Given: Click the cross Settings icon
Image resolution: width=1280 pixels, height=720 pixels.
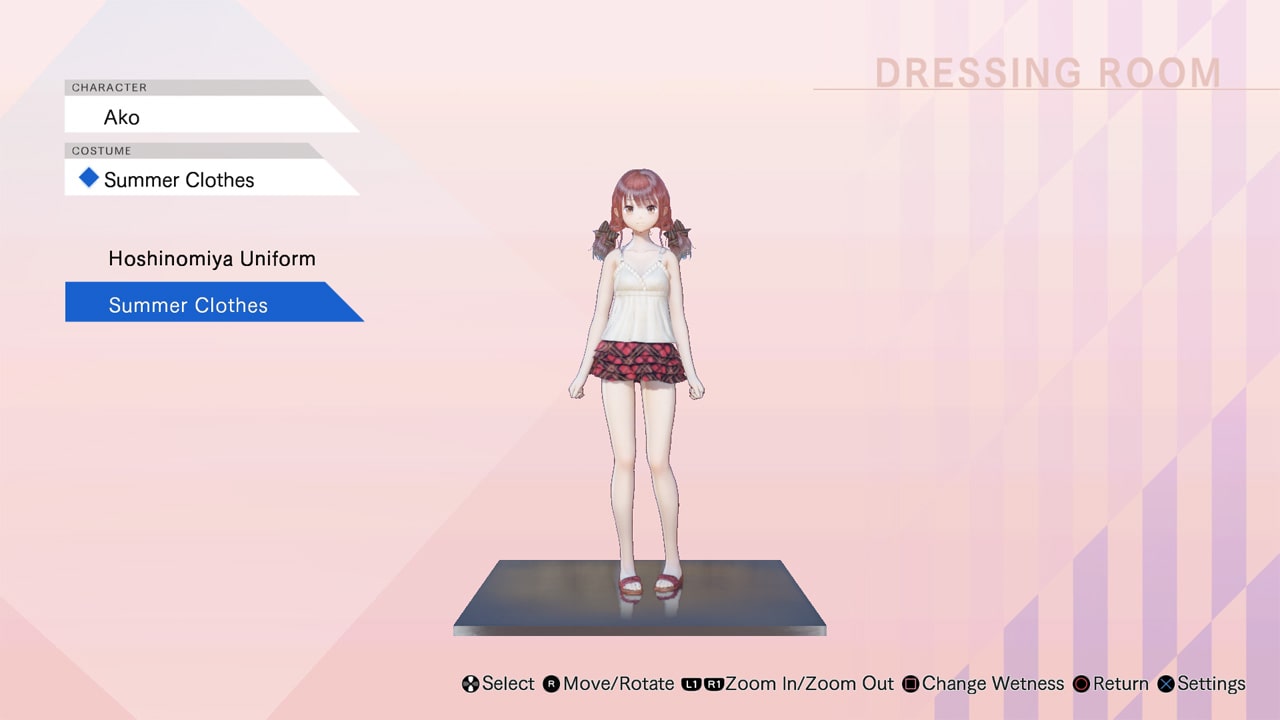Looking at the screenshot, I should click(x=1166, y=684).
